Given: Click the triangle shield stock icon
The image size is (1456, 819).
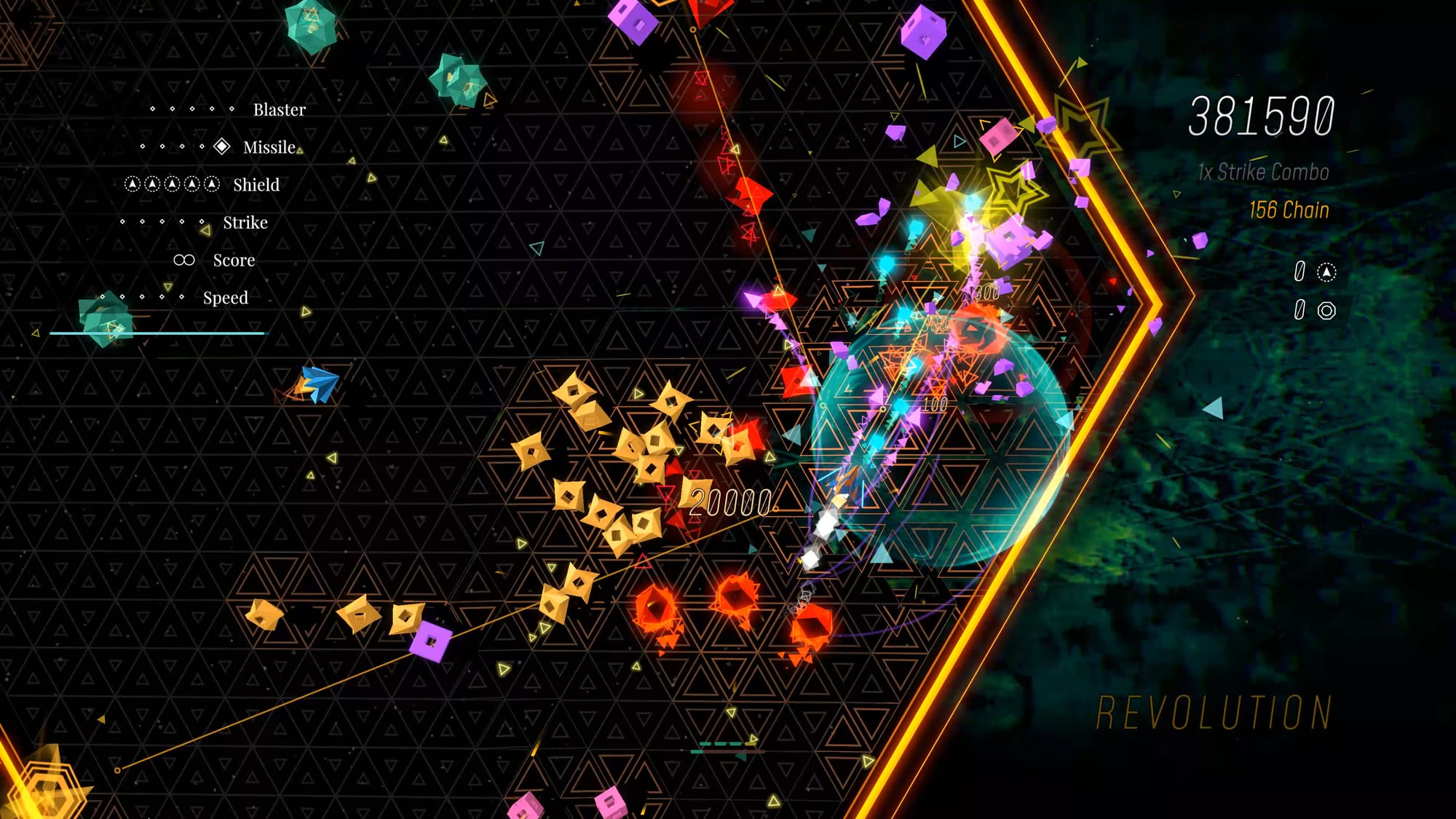Looking at the screenshot, I should (1326, 272).
